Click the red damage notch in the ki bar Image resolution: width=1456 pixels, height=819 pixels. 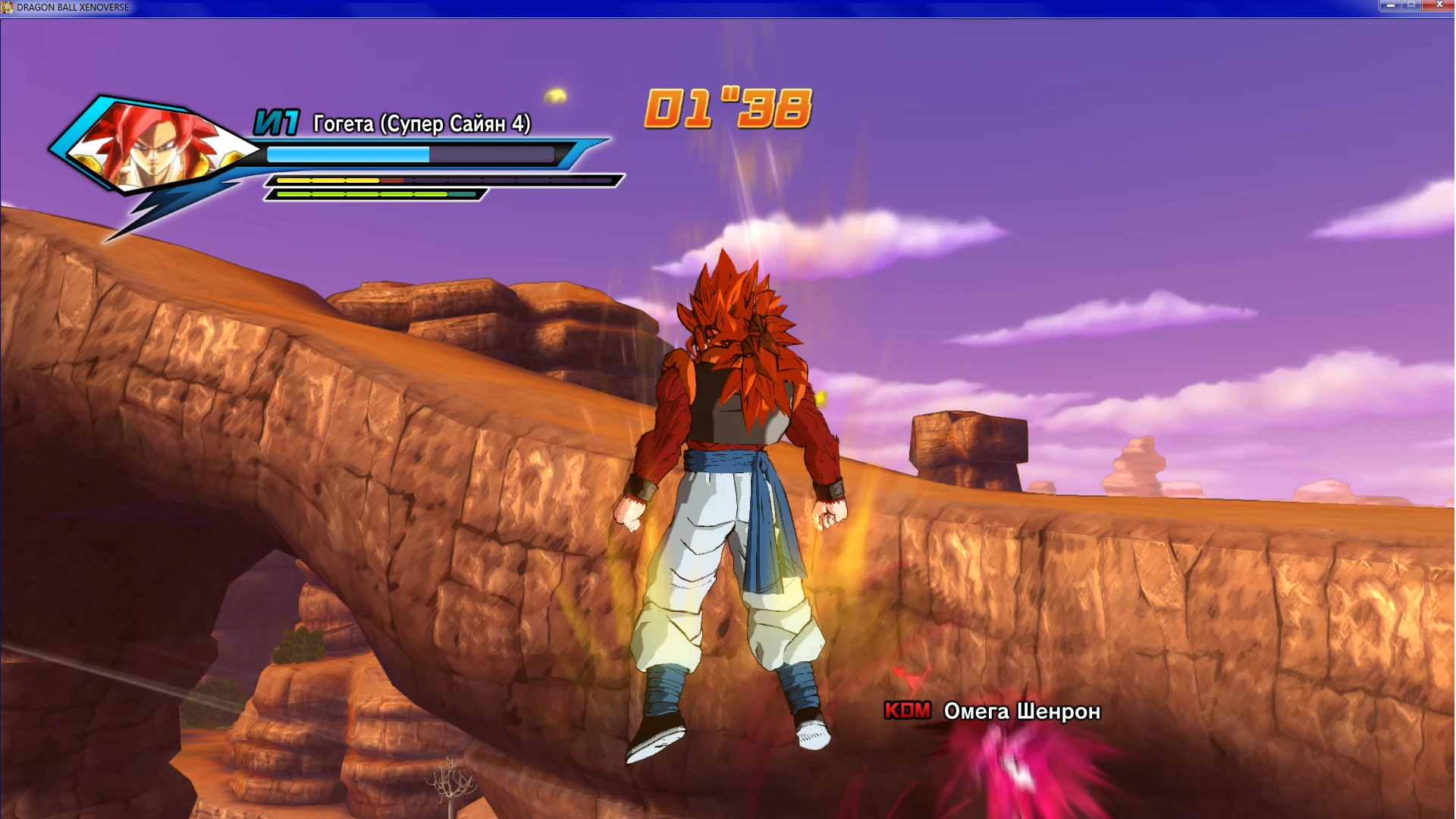click(x=391, y=180)
